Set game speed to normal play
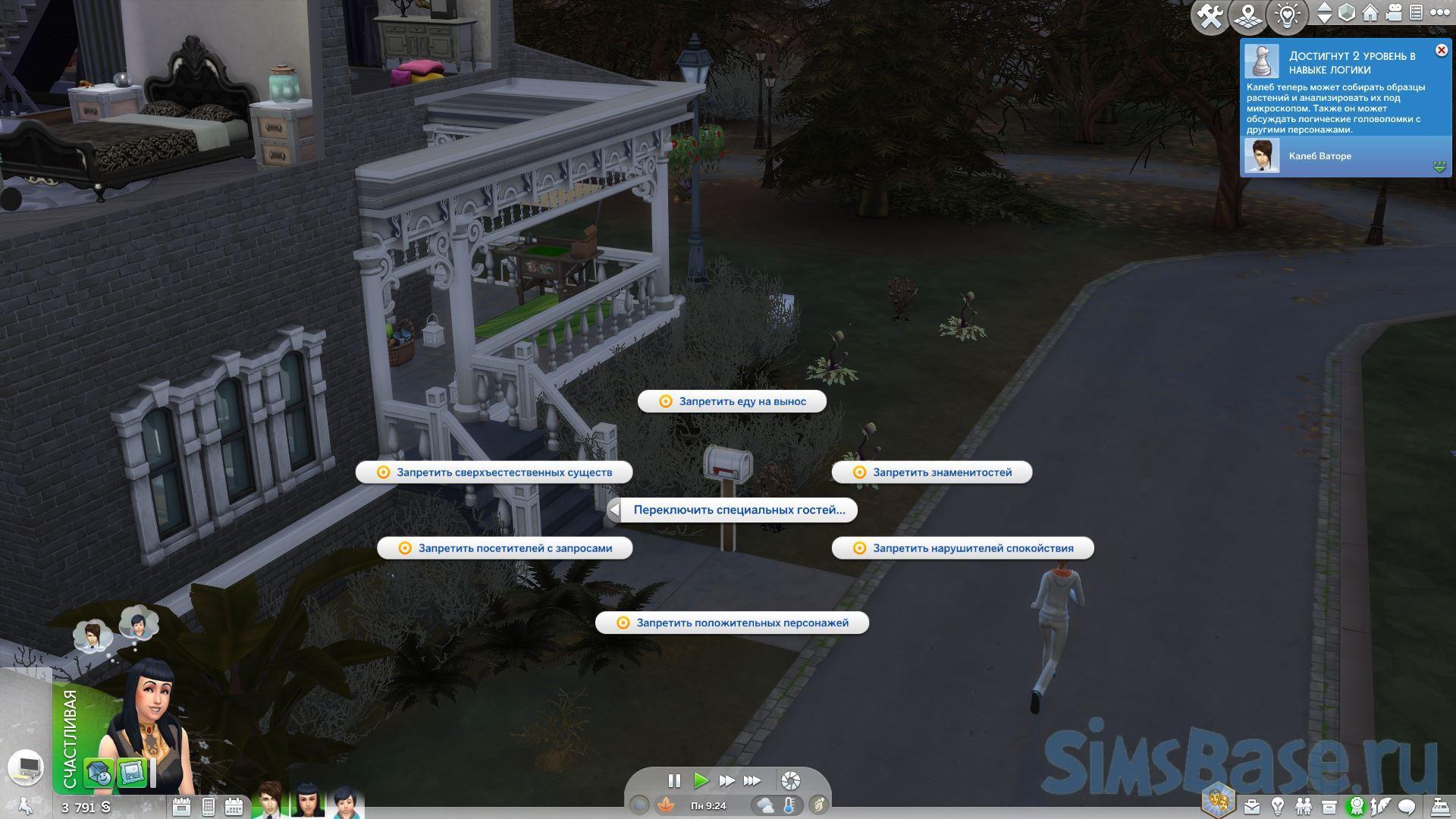Image resolution: width=1456 pixels, height=819 pixels. pos(701,780)
